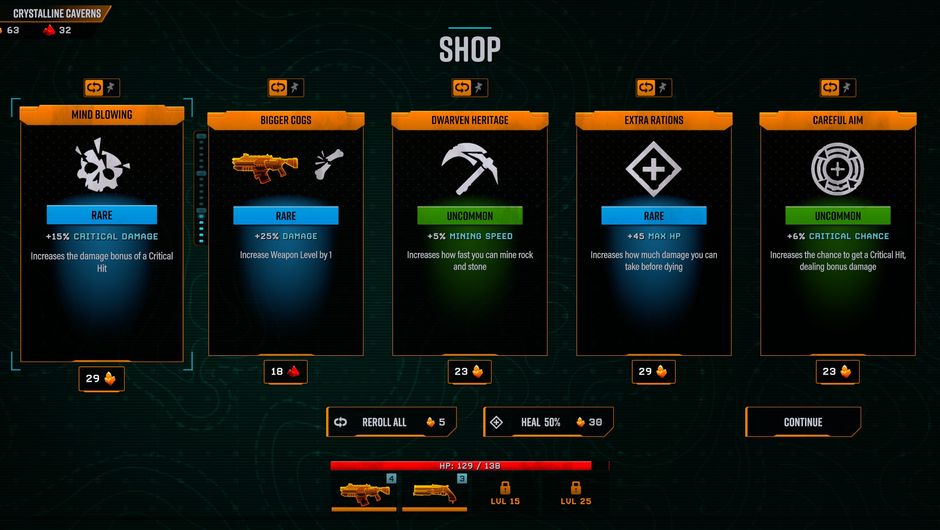
Task: Pick the Dwarven Heritage mining speed card
Action: pyautogui.click(x=469, y=235)
